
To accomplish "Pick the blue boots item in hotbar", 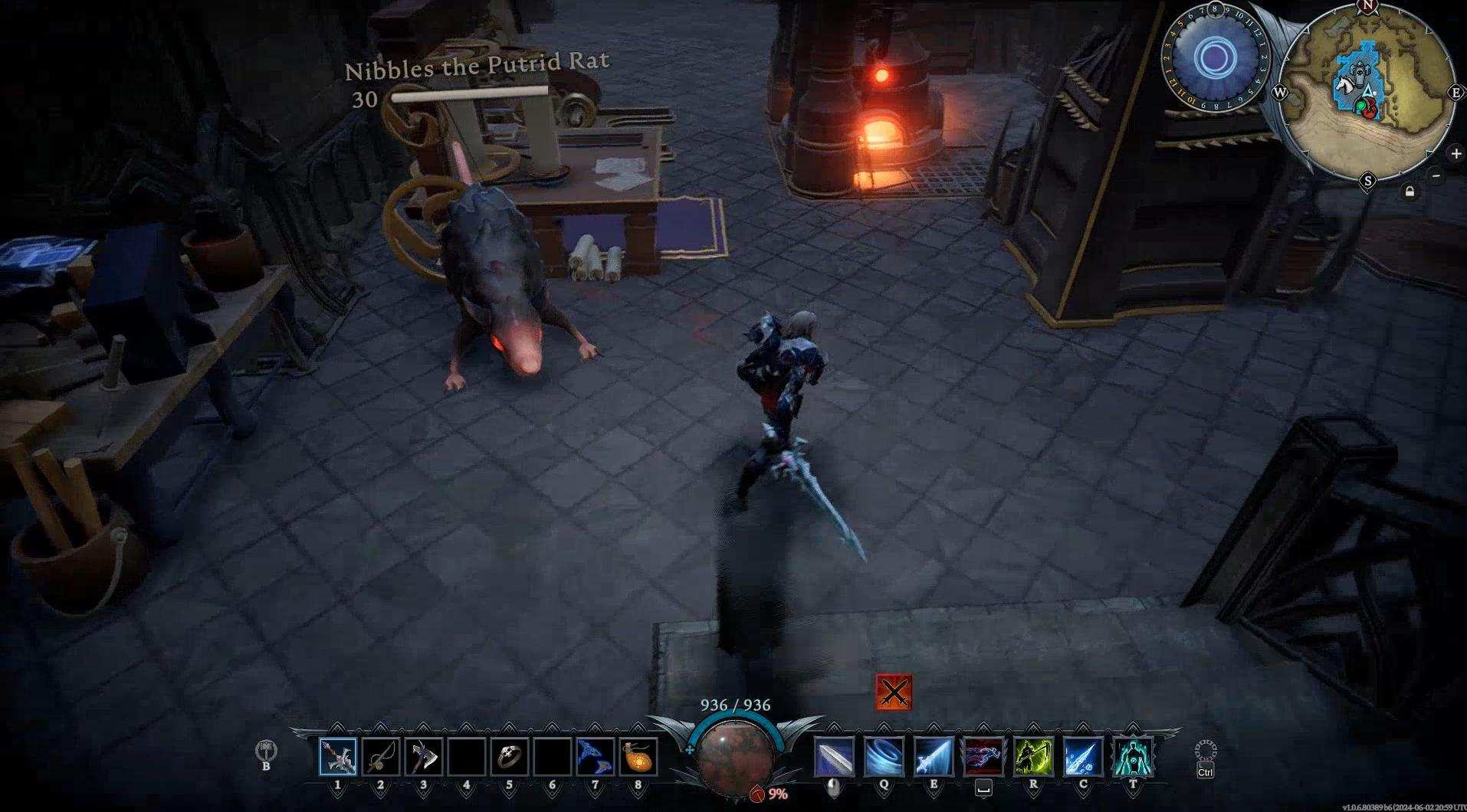I will [x=596, y=757].
